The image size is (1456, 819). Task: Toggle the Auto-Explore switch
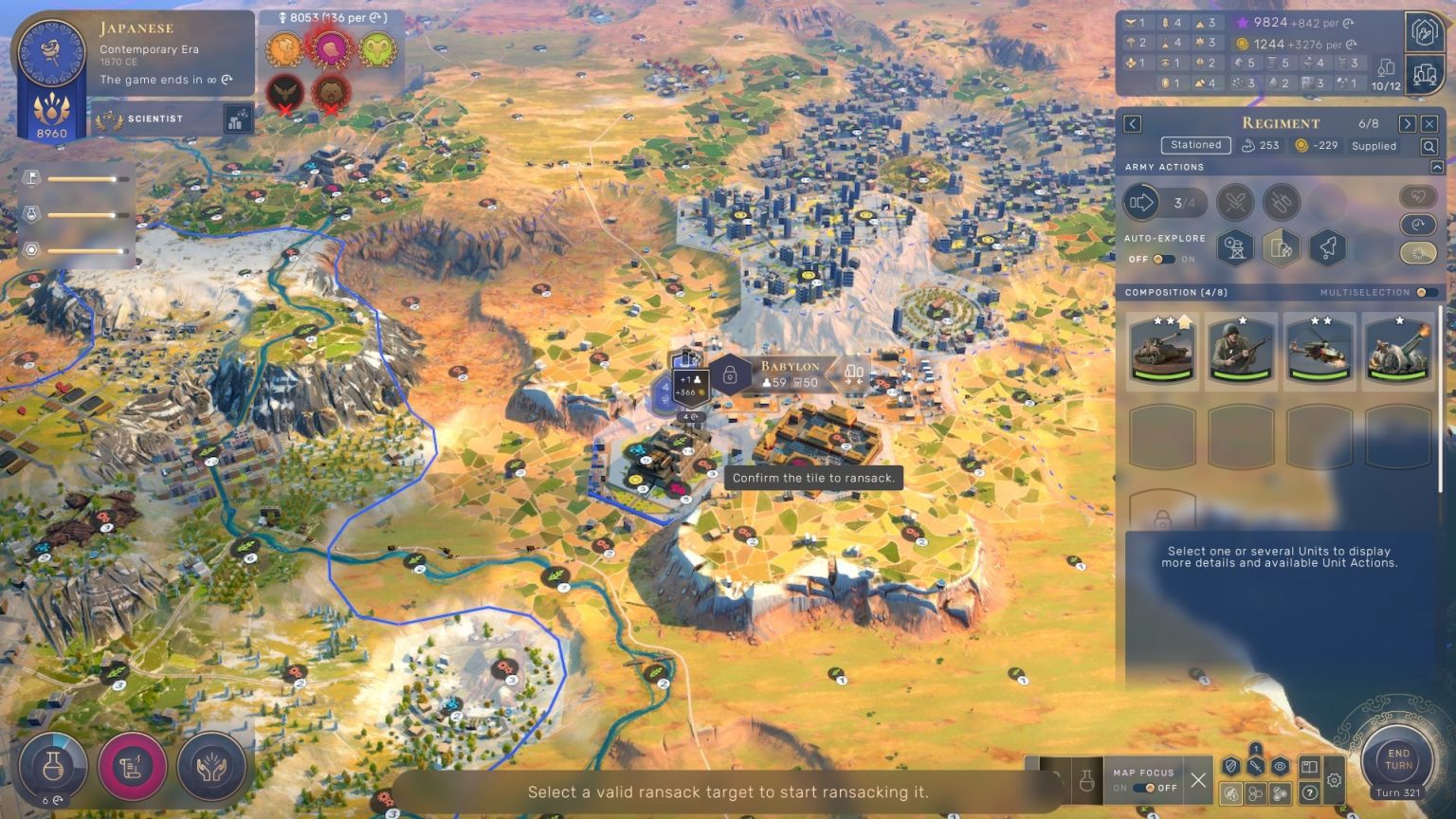[x=1162, y=259]
